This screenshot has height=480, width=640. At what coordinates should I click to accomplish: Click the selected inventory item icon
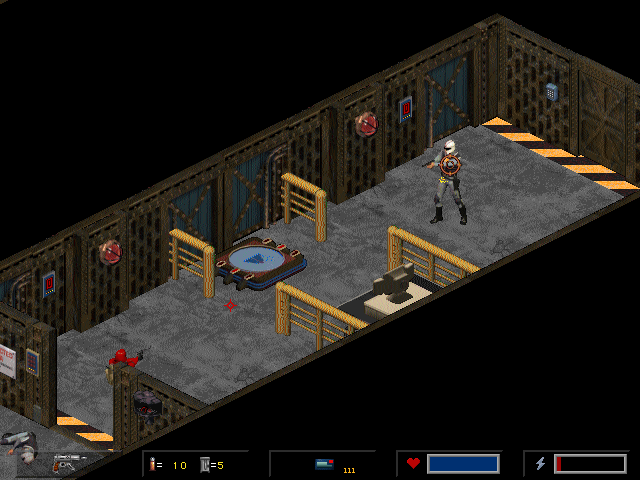click(x=324, y=464)
